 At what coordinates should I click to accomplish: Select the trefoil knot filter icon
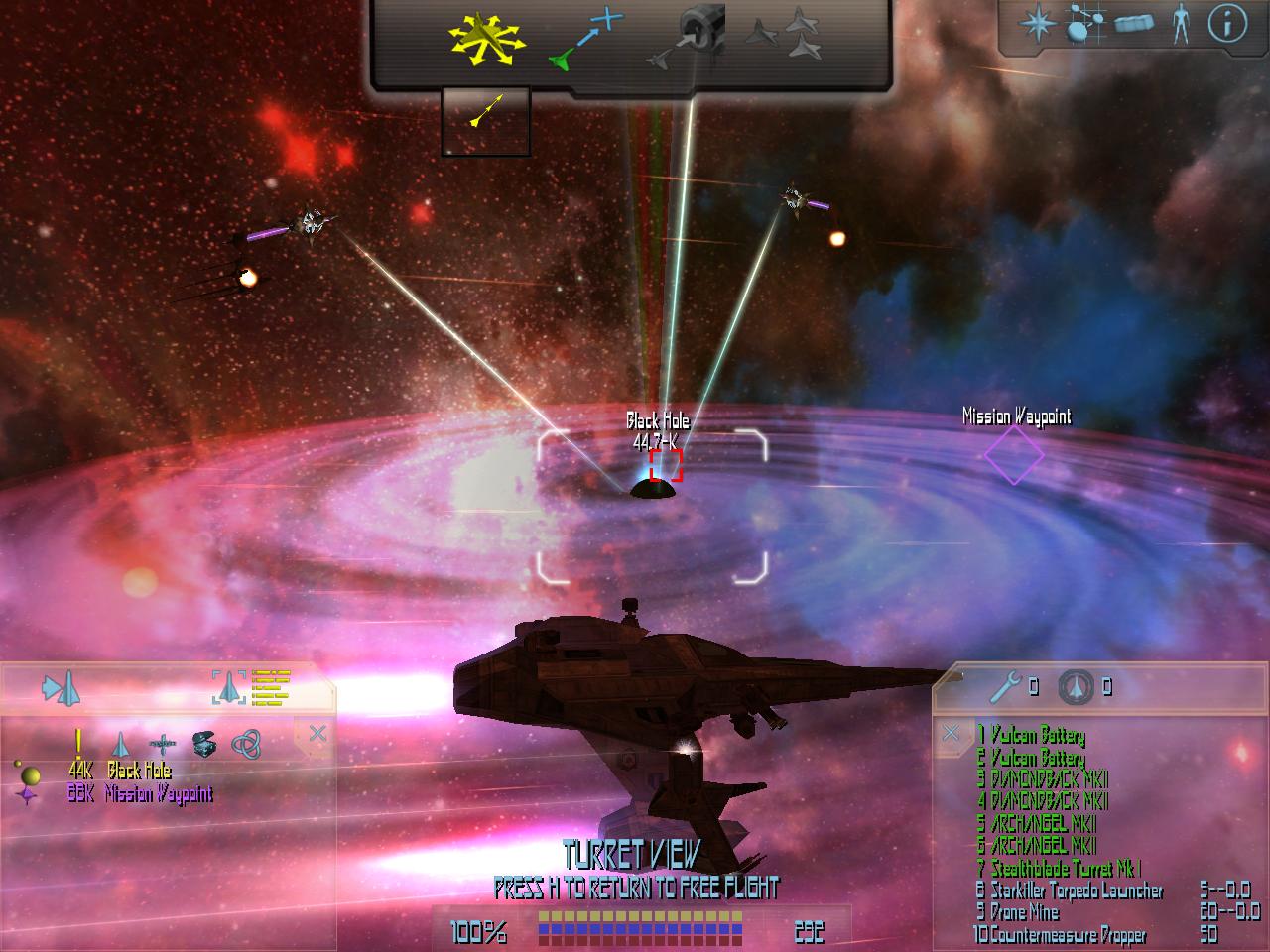(x=245, y=743)
